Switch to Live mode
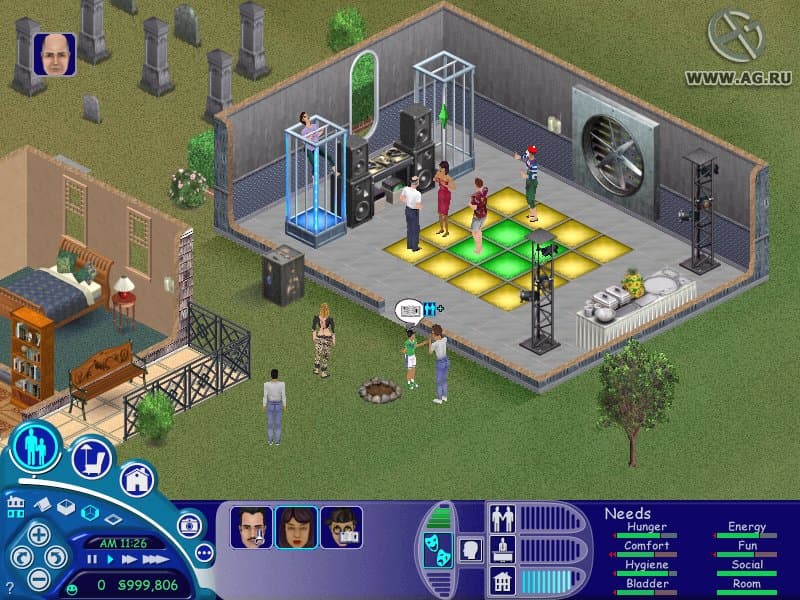The height and width of the screenshot is (600, 800). click(37, 450)
